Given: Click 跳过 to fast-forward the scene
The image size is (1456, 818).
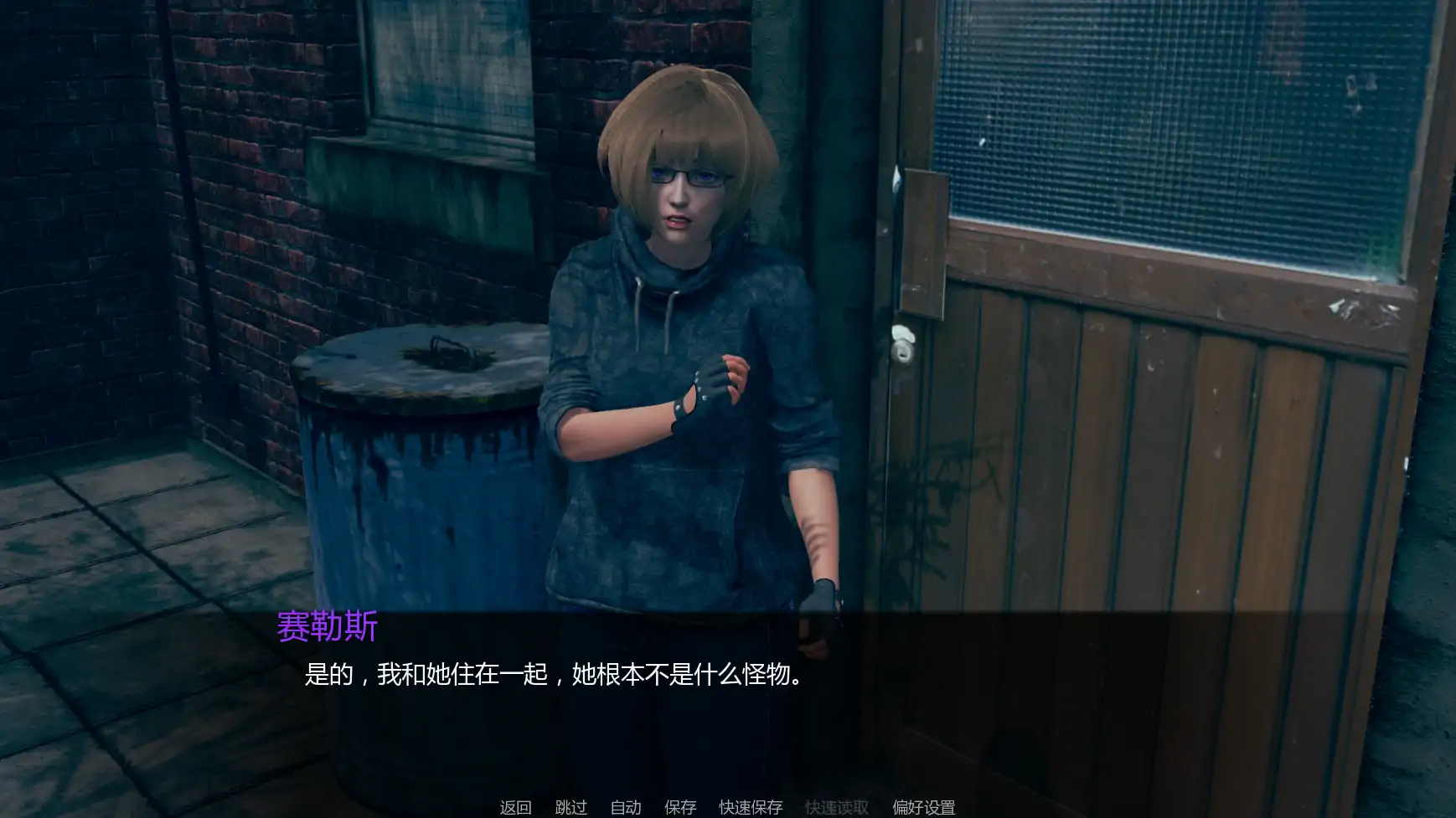Looking at the screenshot, I should pyautogui.click(x=570, y=808).
